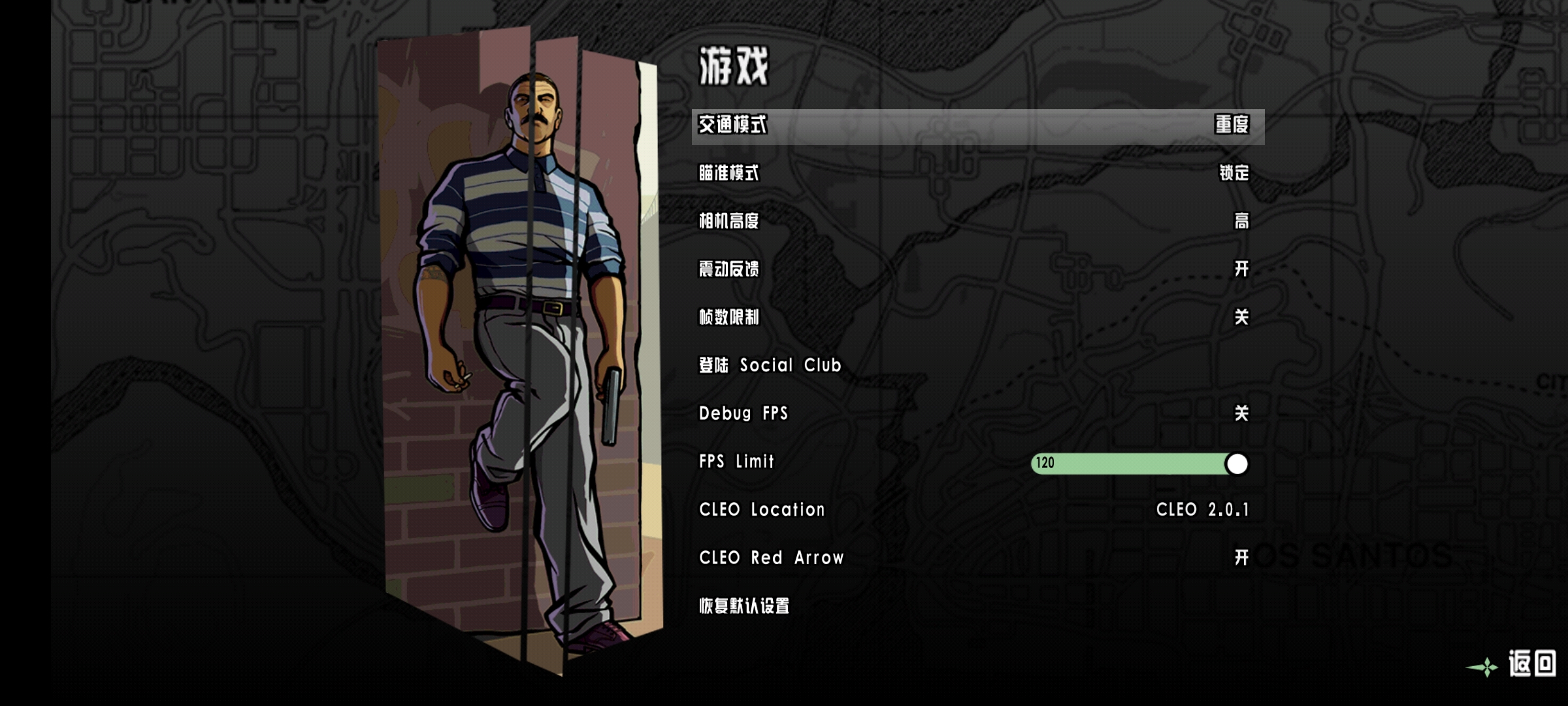Select the 交通模式 traffic mode row
Viewport: 1568px width, 706px height.
coord(977,126)
